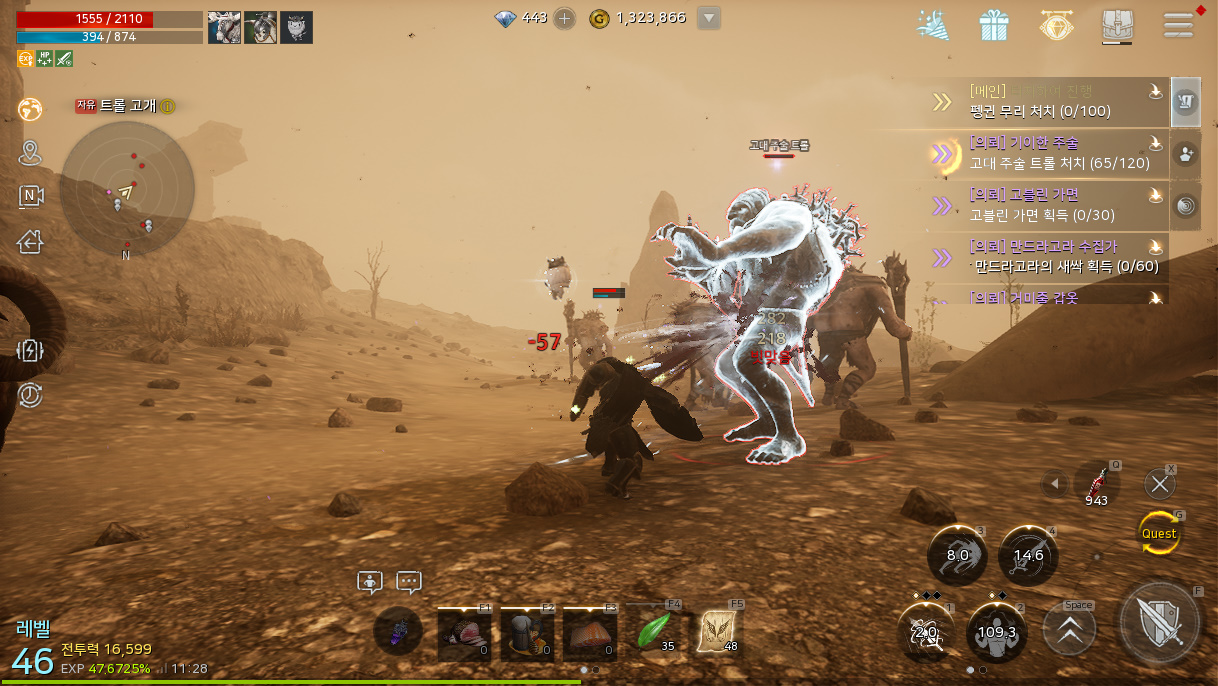Select the penguin main quest entry
1218x686 pixels.
[1048, 102]
